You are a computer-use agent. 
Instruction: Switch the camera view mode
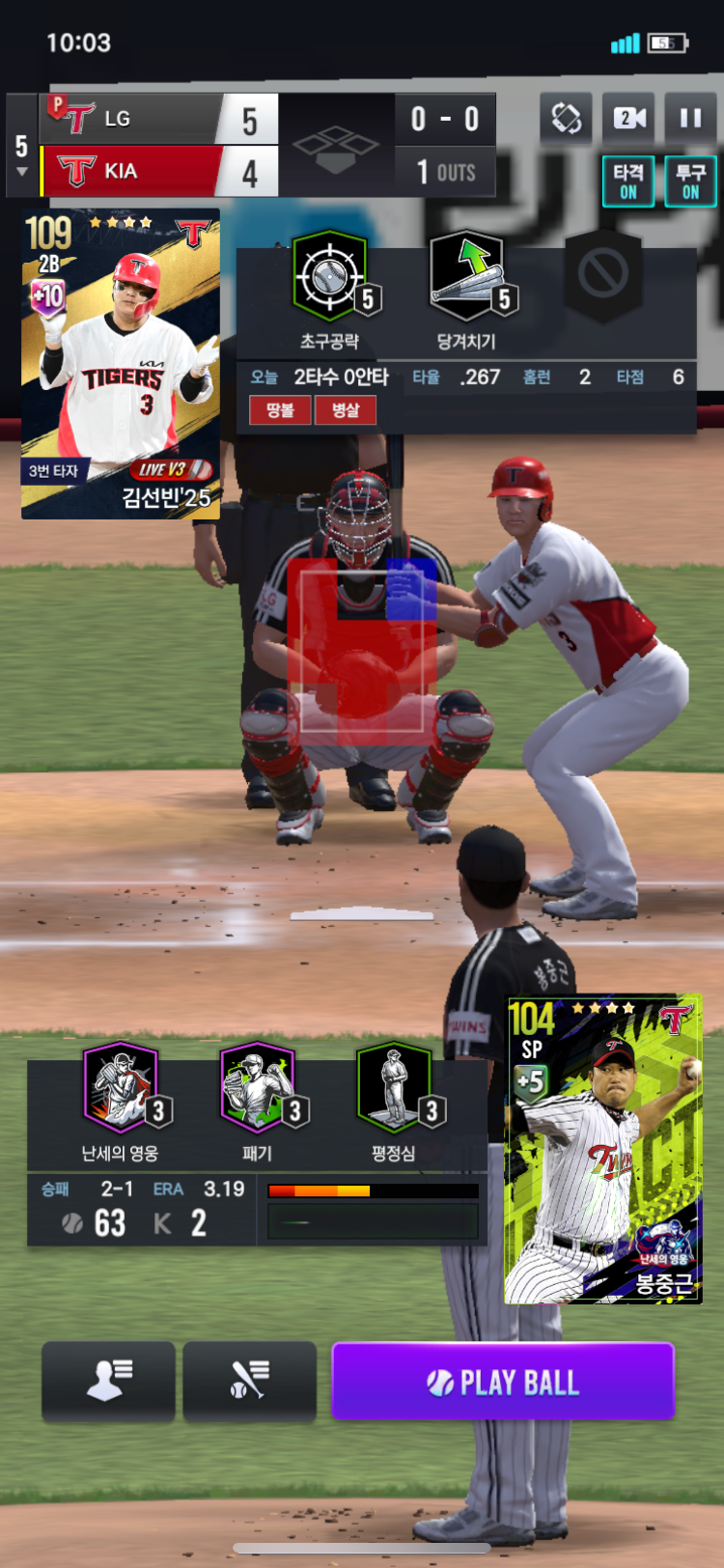click(627, 119)
